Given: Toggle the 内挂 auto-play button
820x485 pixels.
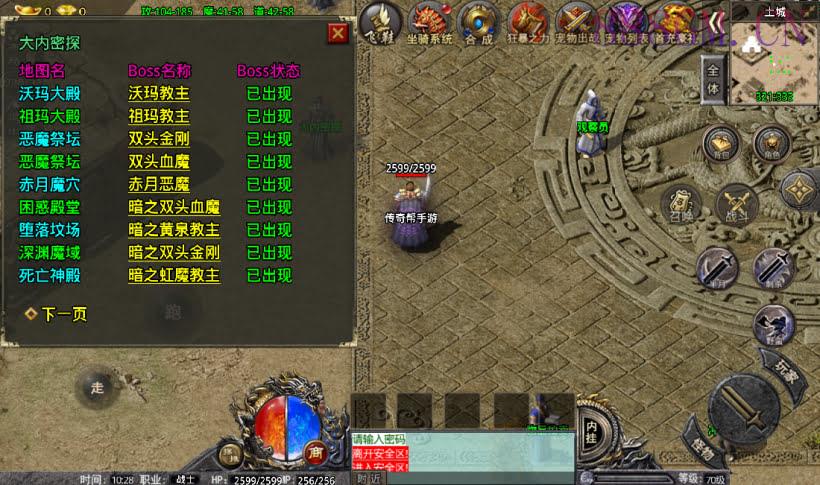Looking at the screenshot, I should (592, 425).
